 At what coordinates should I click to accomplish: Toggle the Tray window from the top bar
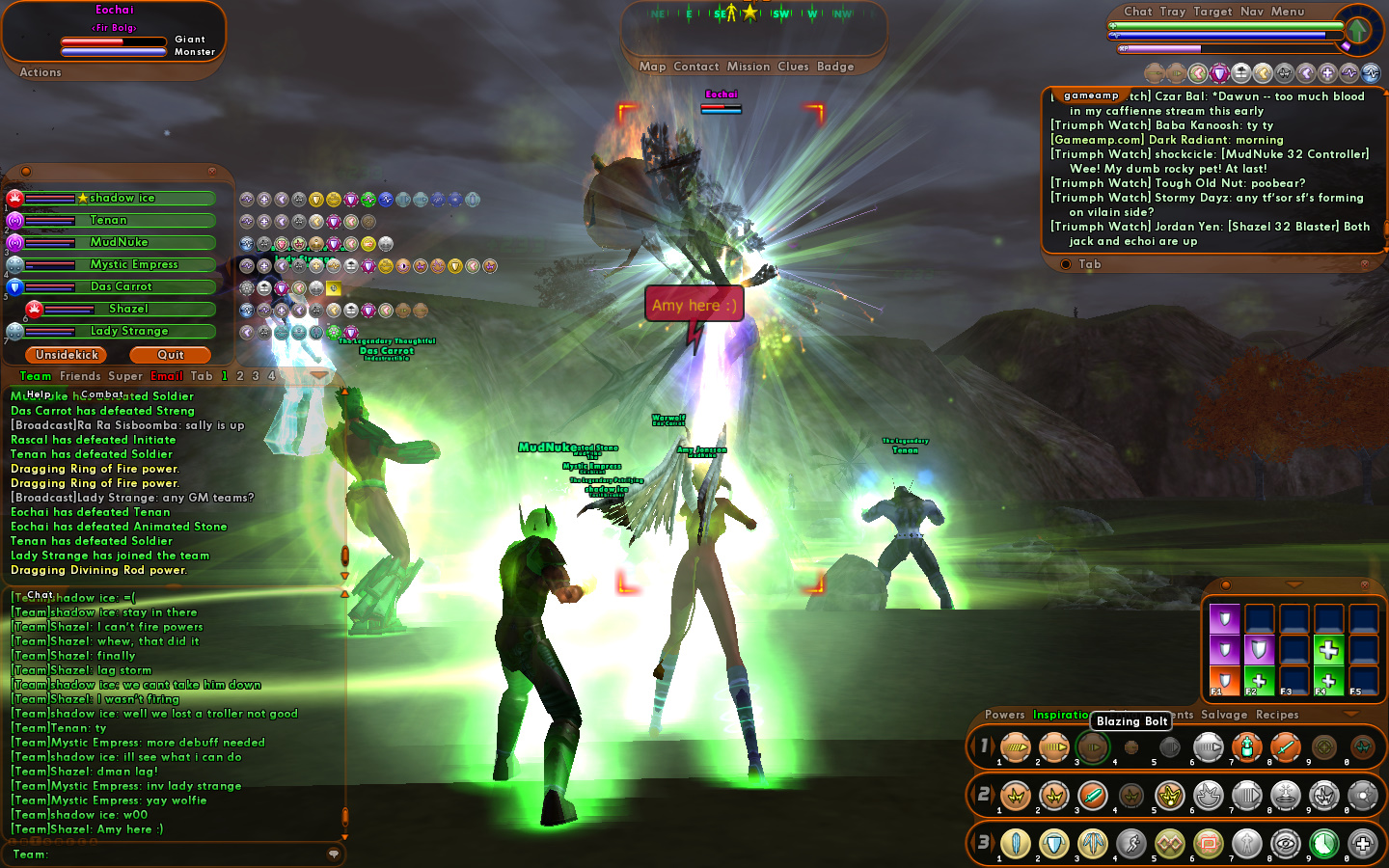tap(1173, 12)
